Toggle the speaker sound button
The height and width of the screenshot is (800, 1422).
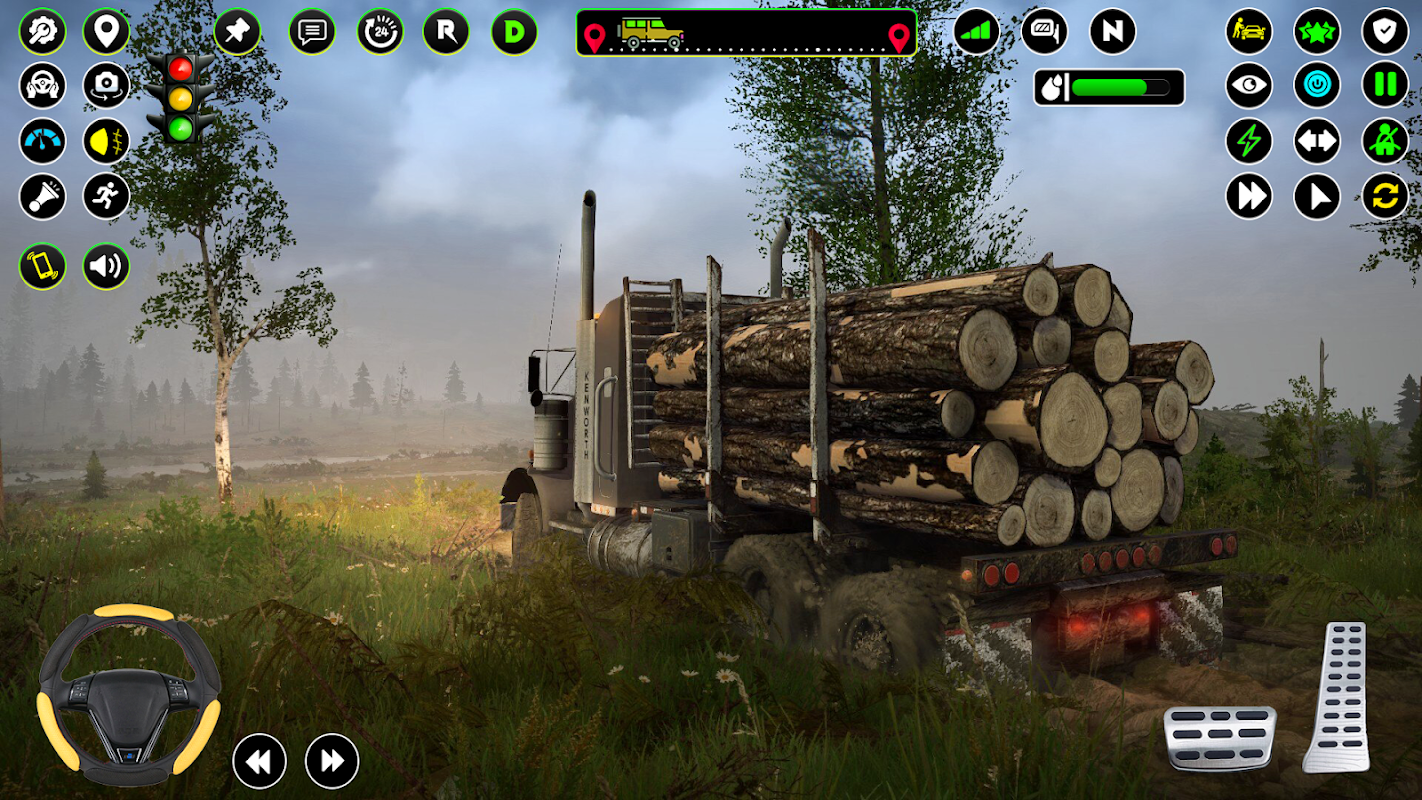click(106, 266)
